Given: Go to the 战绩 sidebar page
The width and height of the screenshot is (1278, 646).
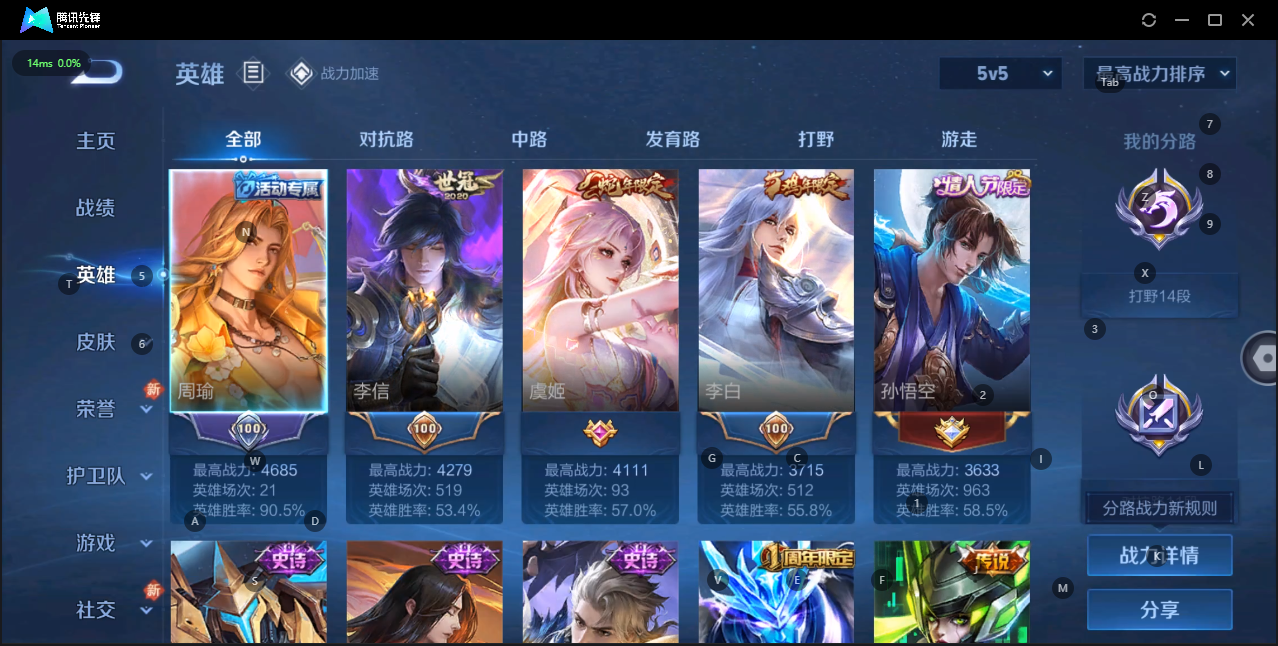Looking at the screenshot, I should click(x=96, y=208).
